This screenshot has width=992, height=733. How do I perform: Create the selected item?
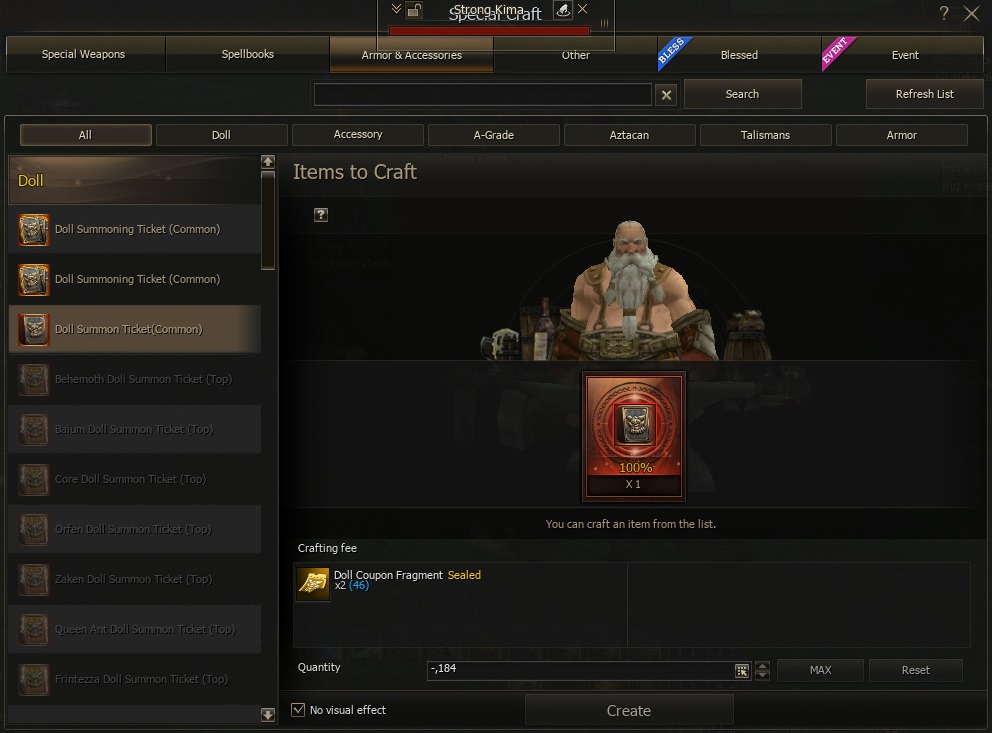pyautogui.click(x=628, y=711)
